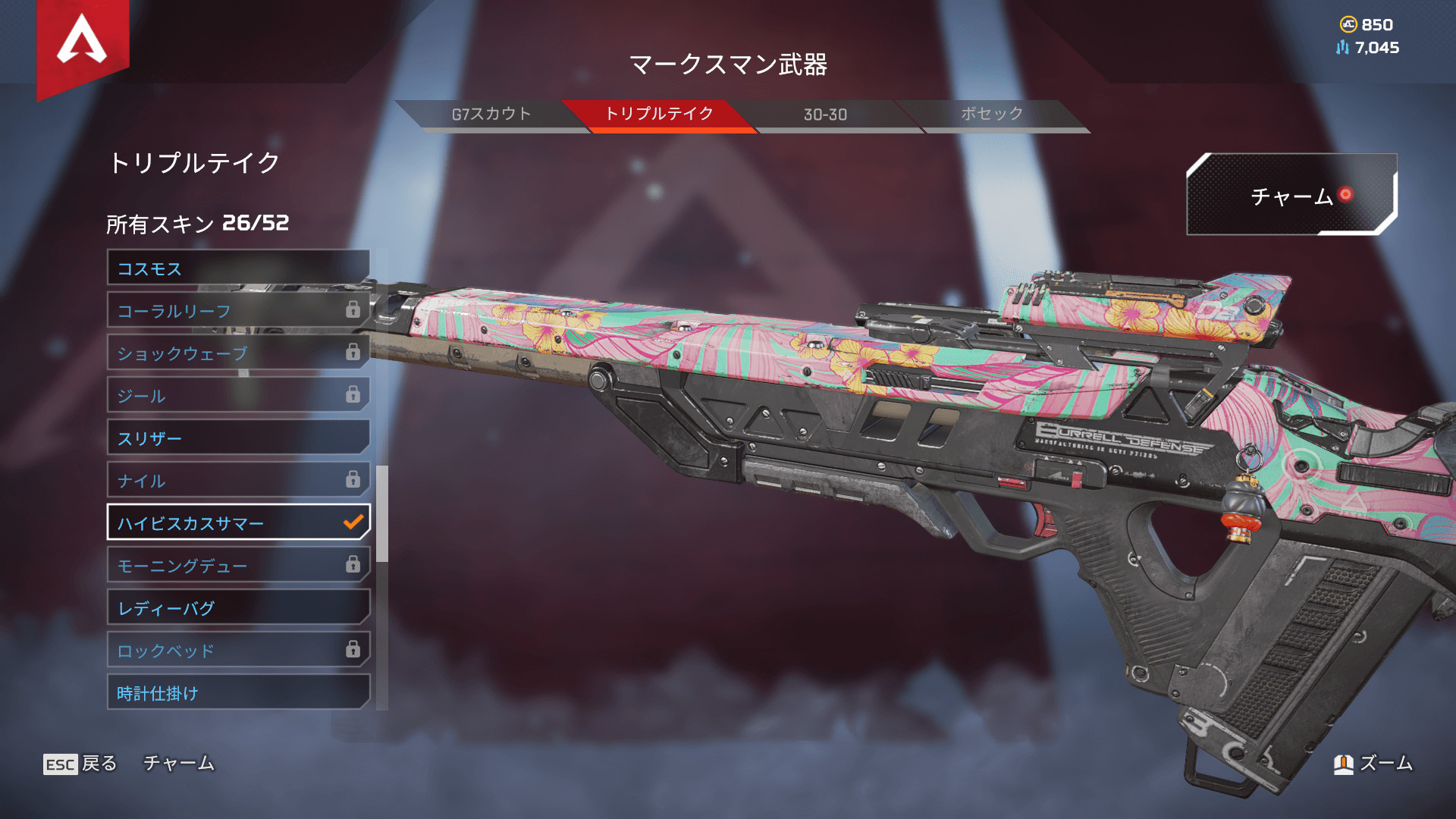
Task: Switch to the G7スカウト weapon tab
Action: 491,115
